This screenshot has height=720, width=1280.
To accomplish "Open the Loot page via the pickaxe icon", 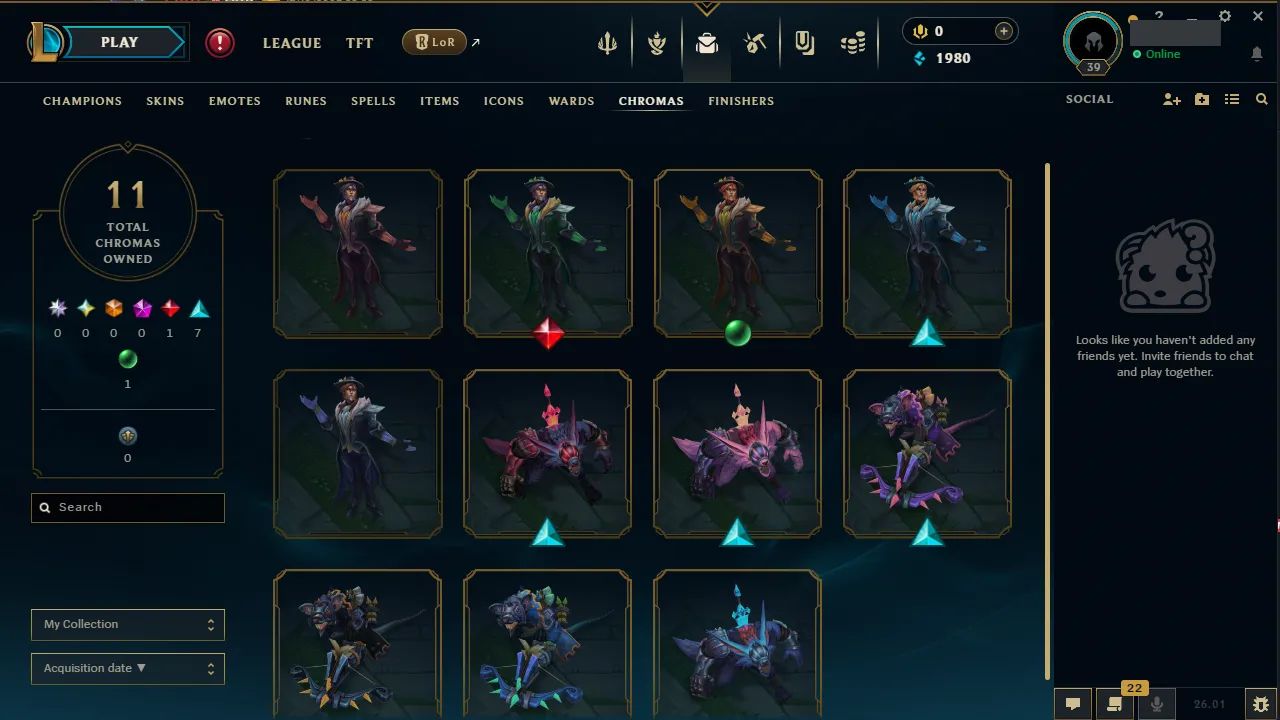I will tap(755, 42).
